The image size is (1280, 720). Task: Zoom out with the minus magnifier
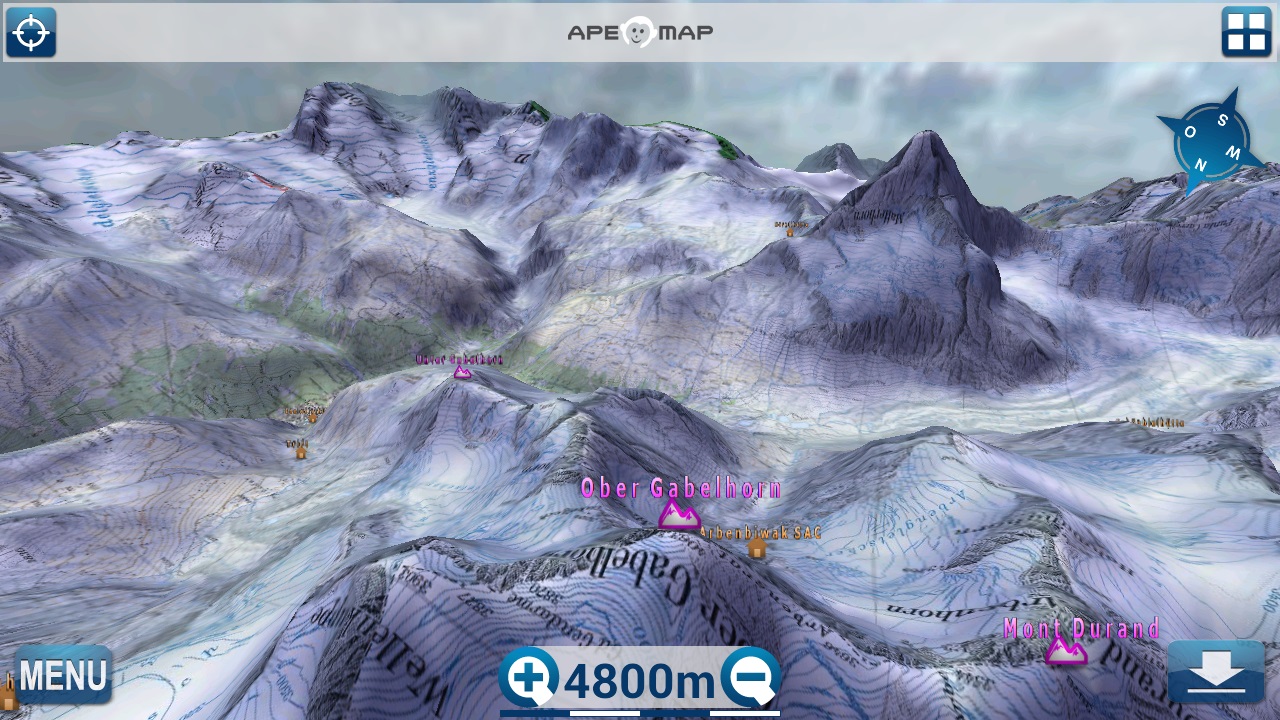click(751, 678)
